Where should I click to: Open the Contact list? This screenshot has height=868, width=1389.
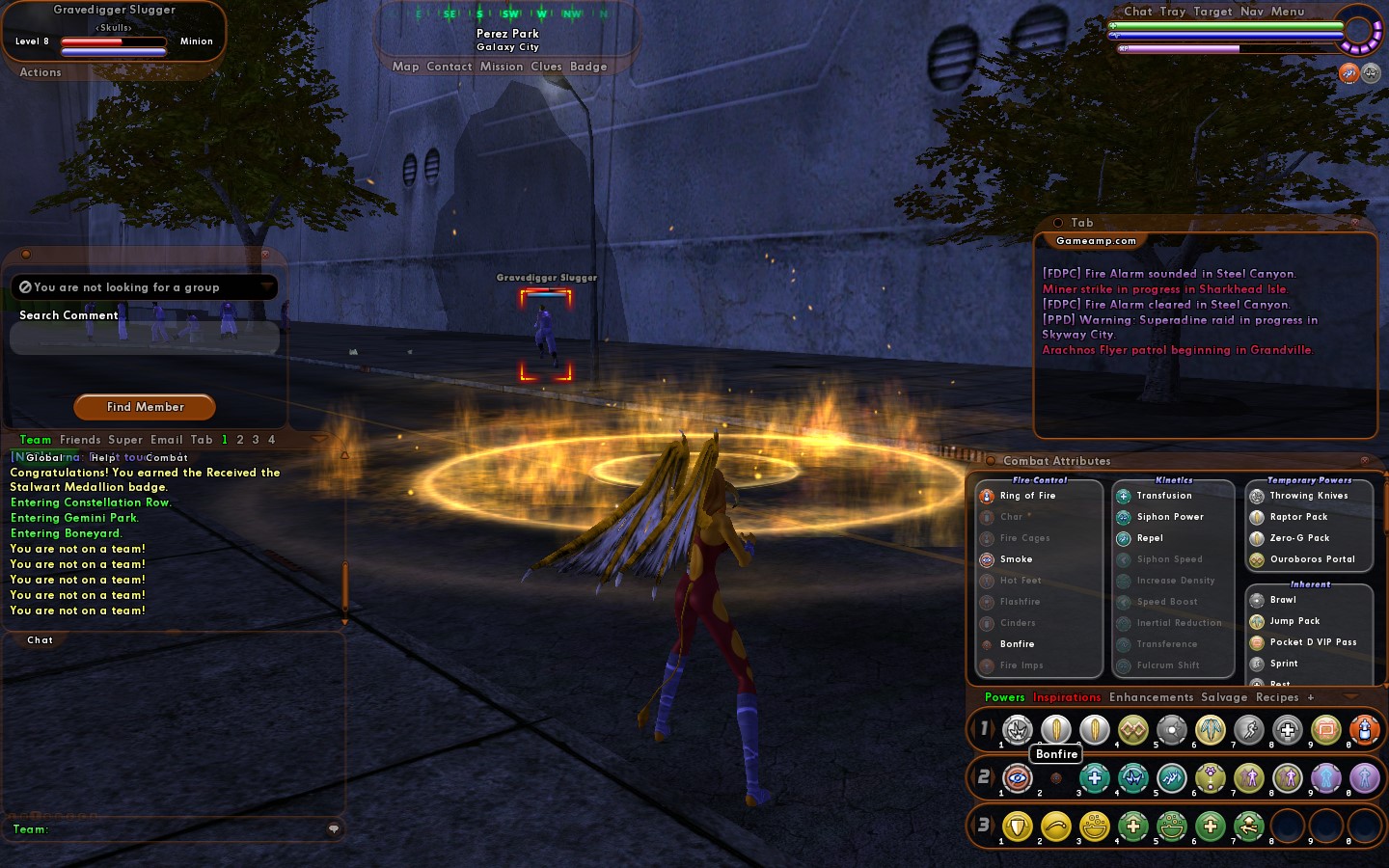[449, 67]
